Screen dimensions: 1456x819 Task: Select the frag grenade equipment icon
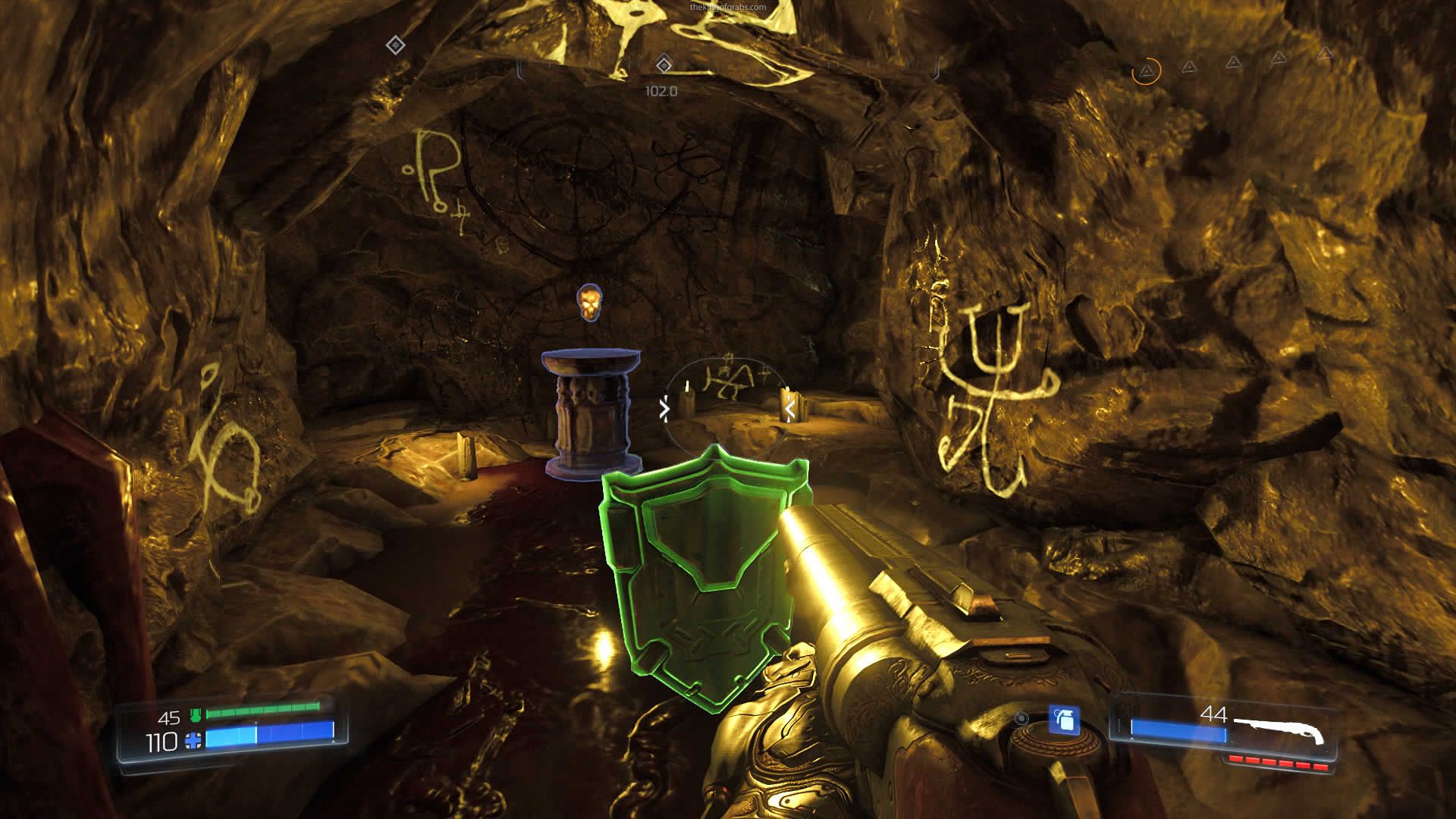coord(1064,720)
